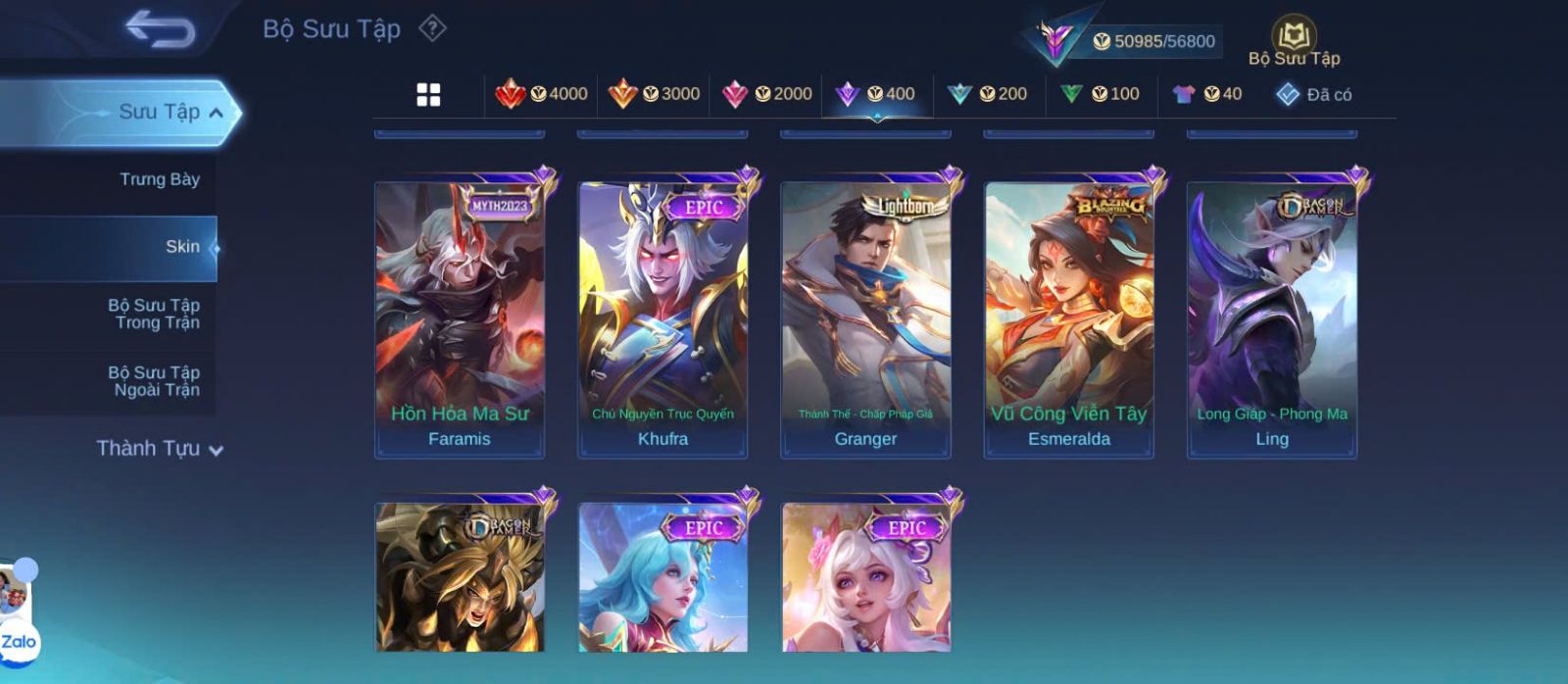Go back using the return arrow
The height and width of the screenshot is (684, 1568).
[x=160, y=29]
